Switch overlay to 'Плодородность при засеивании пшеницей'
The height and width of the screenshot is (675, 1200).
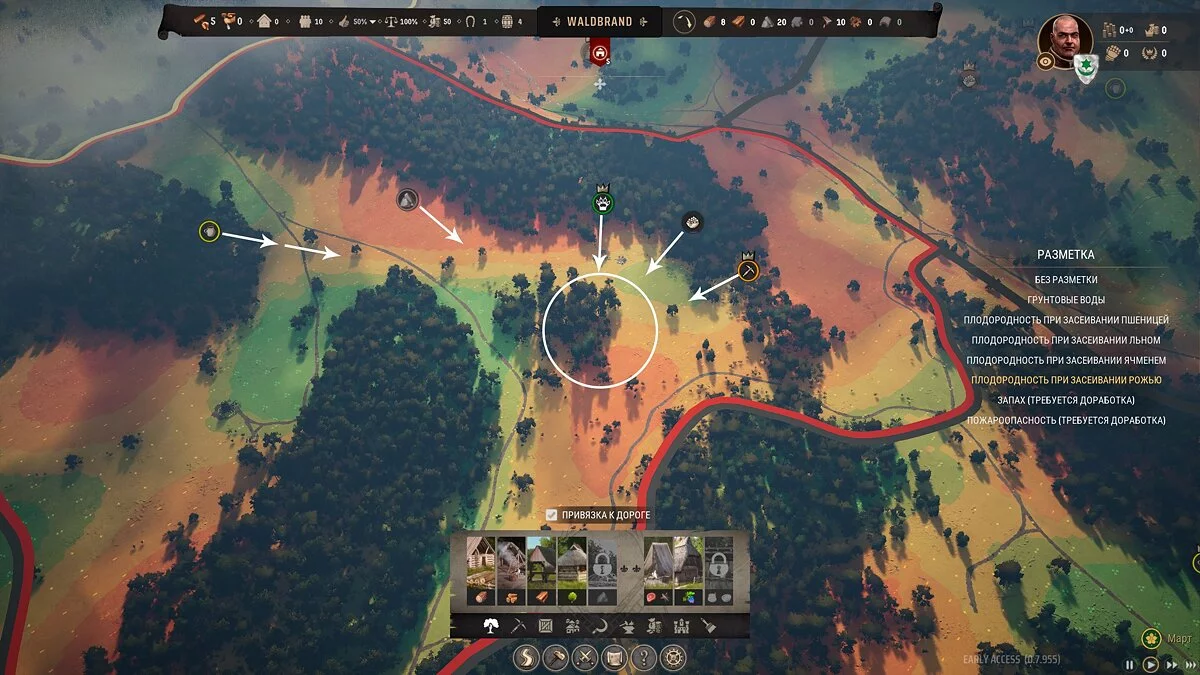coord(1066,320)
